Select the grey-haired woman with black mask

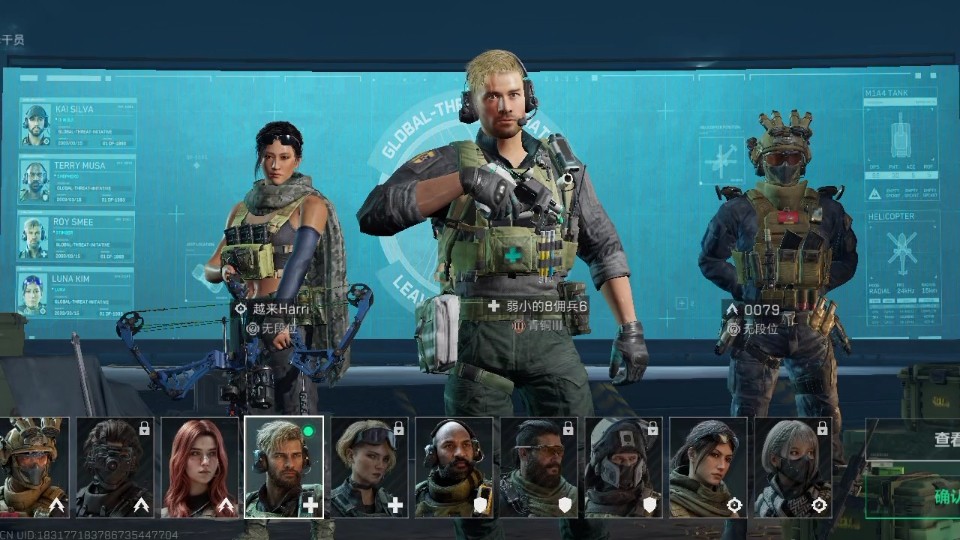pyautogui.click(x=793, y=467)
